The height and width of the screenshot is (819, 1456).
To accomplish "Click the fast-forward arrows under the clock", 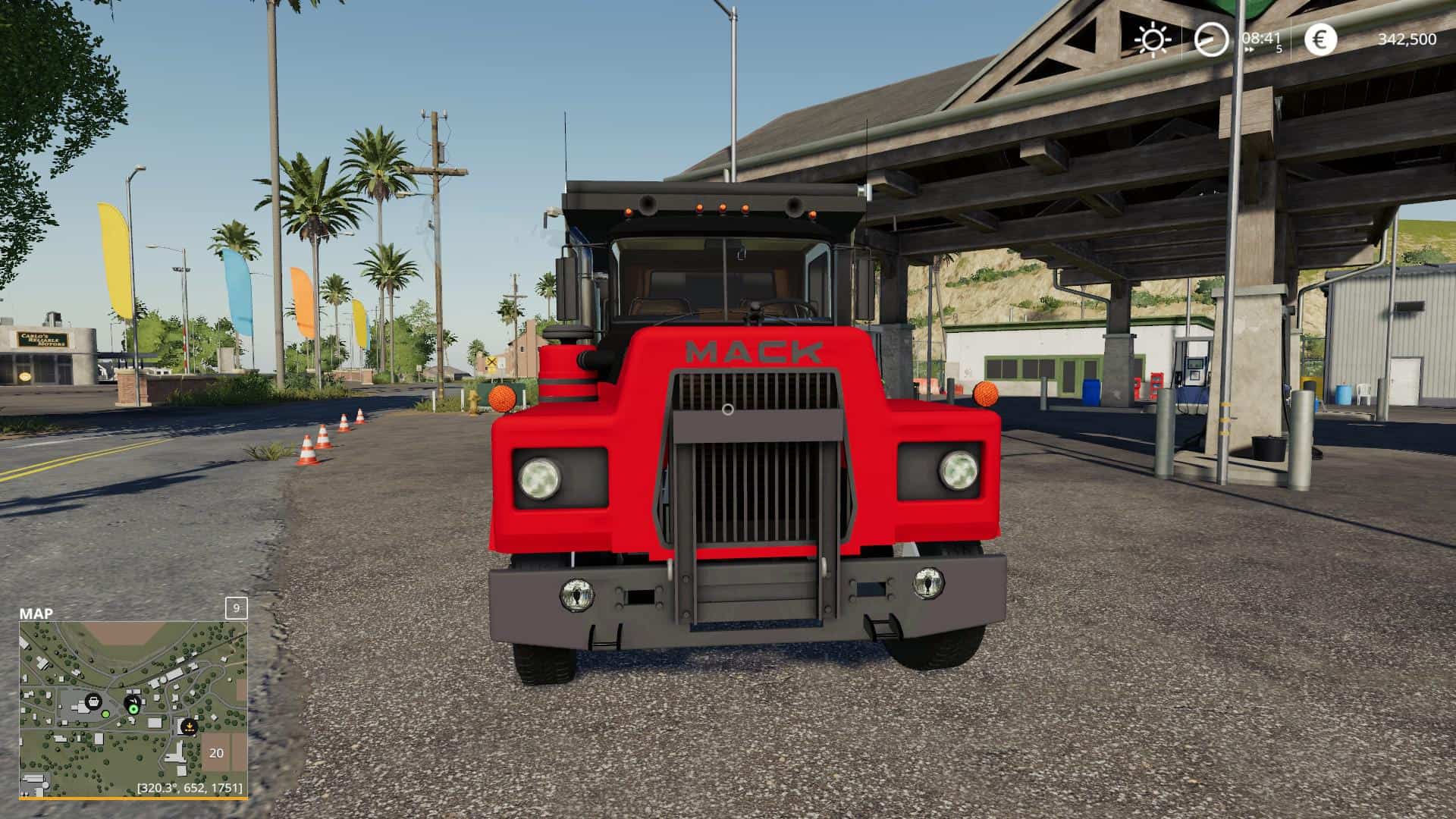I will point(1249,49).
